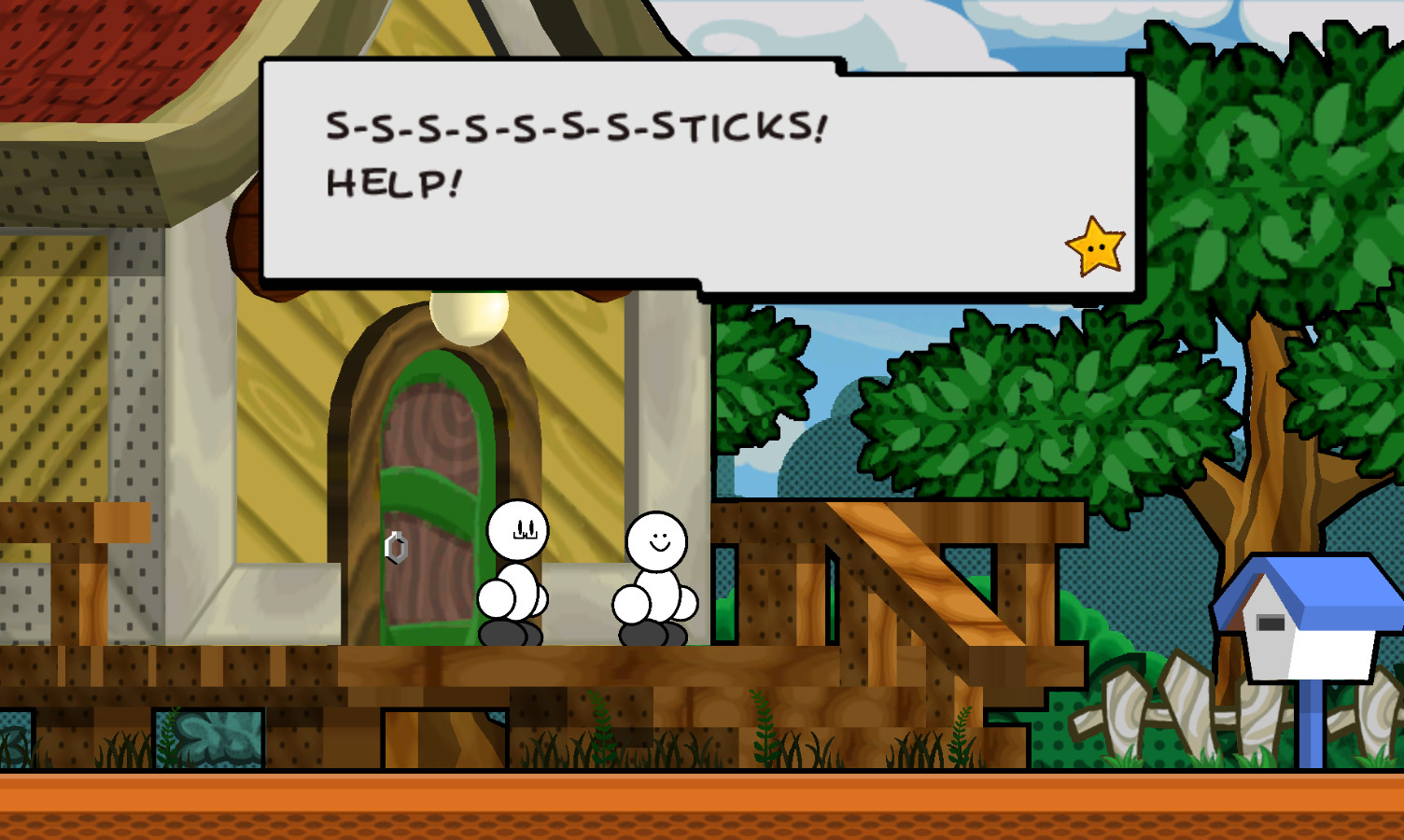The width and height of the screenshot is (1404, 840).
Task: Click the smiling face of the right character
Action: coord(660,541)
